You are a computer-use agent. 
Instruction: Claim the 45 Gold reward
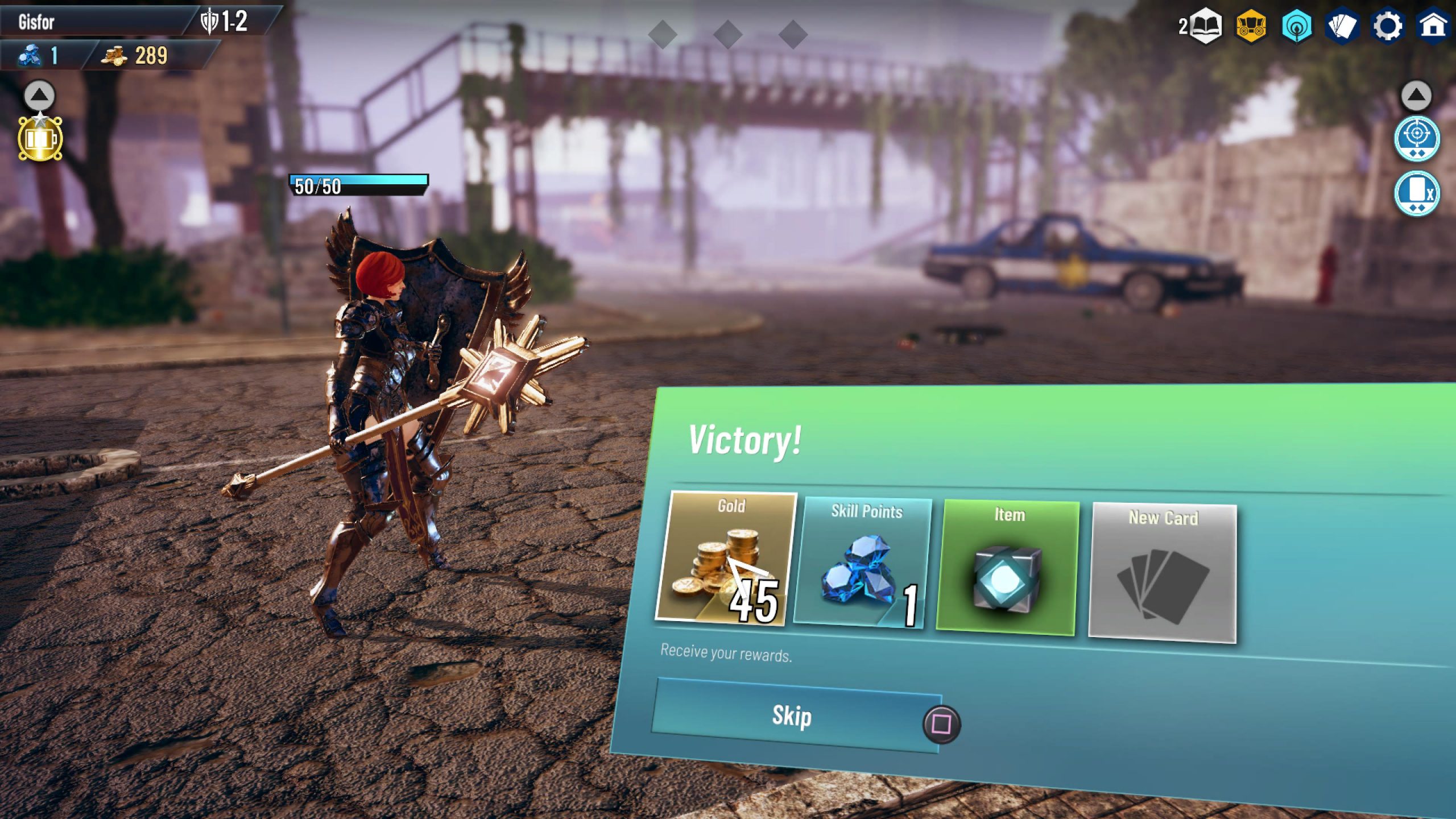click(x=726, y=559)
